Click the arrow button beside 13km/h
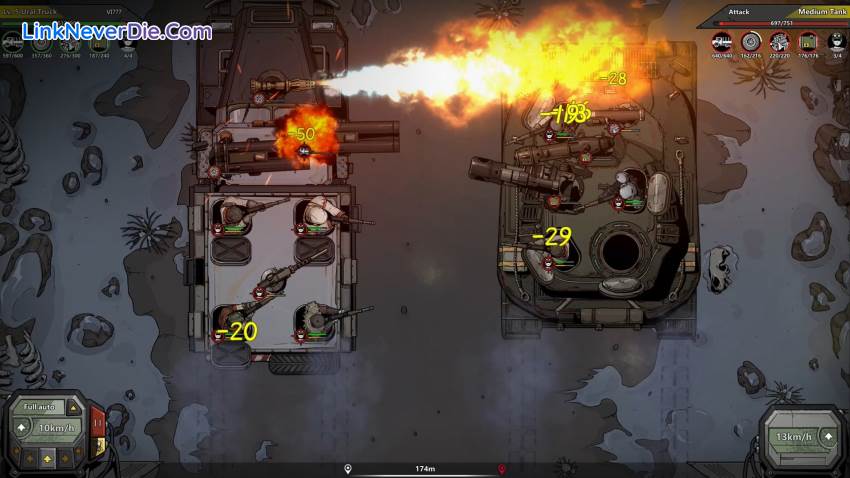Screen dimensions: 850x478 click(827, 437)
